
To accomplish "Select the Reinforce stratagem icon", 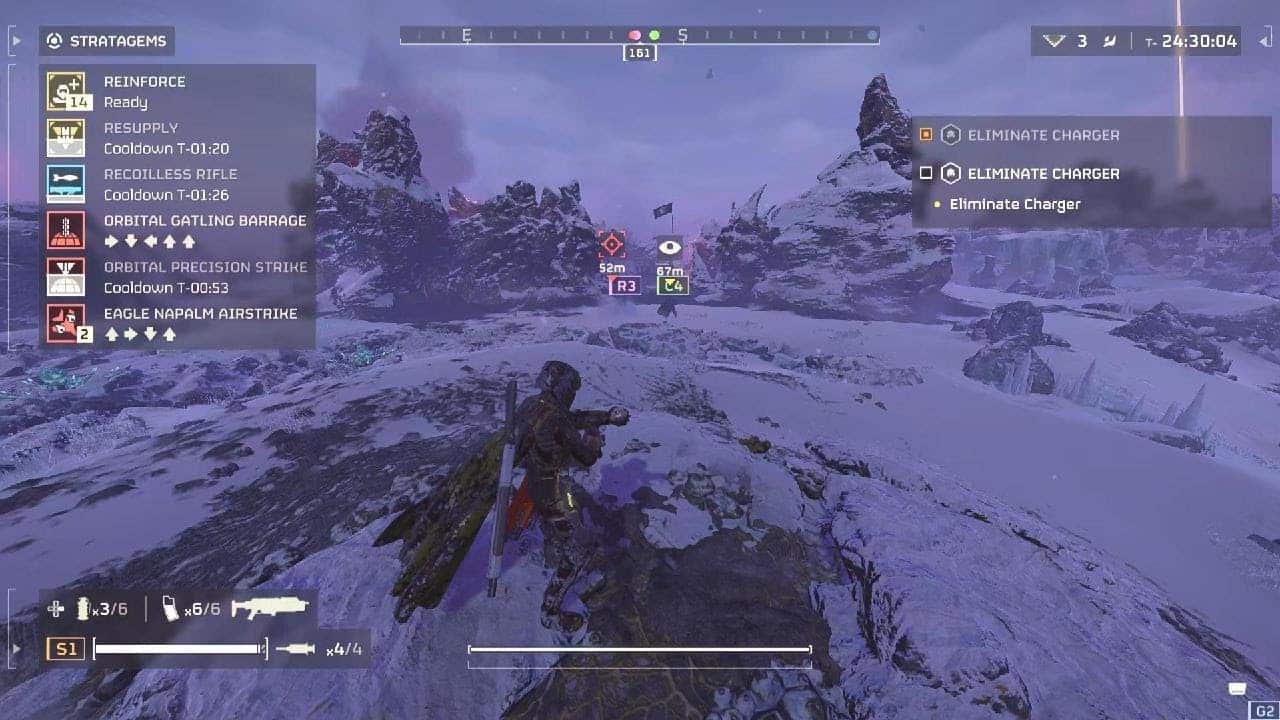I will (x=66, y=91).
